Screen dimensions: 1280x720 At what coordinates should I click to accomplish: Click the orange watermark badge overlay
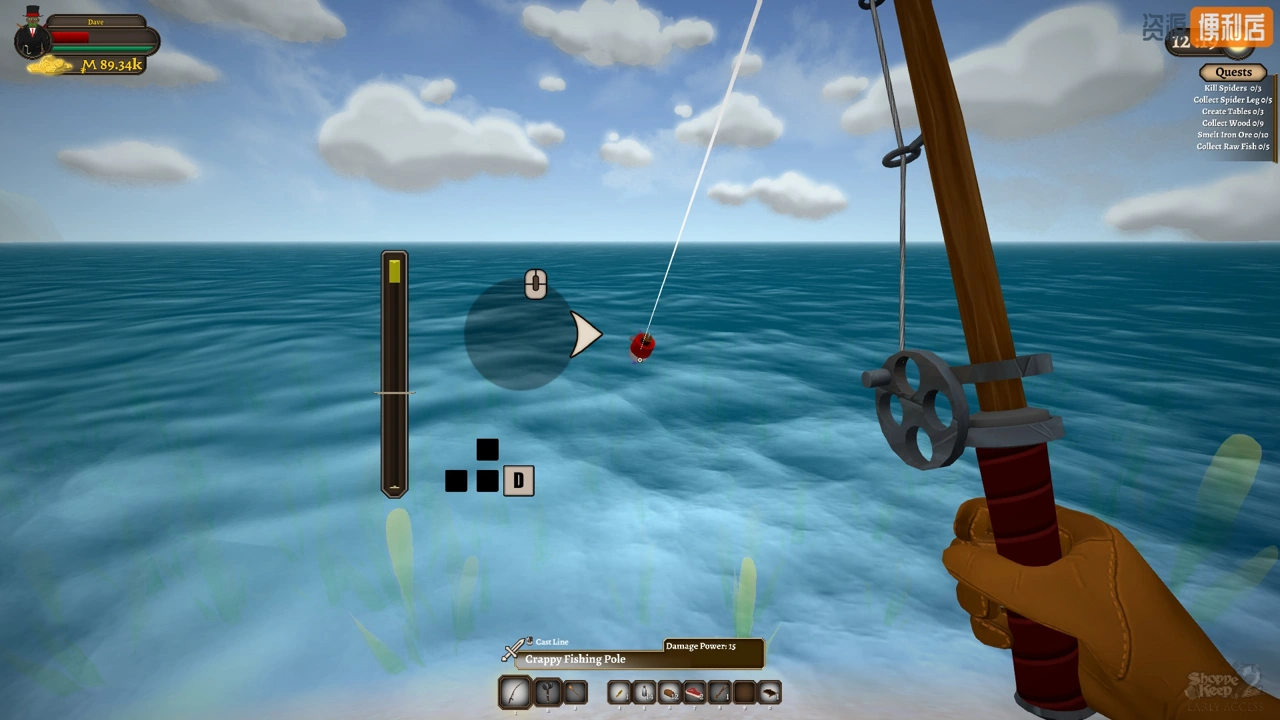click(1229, 26)
